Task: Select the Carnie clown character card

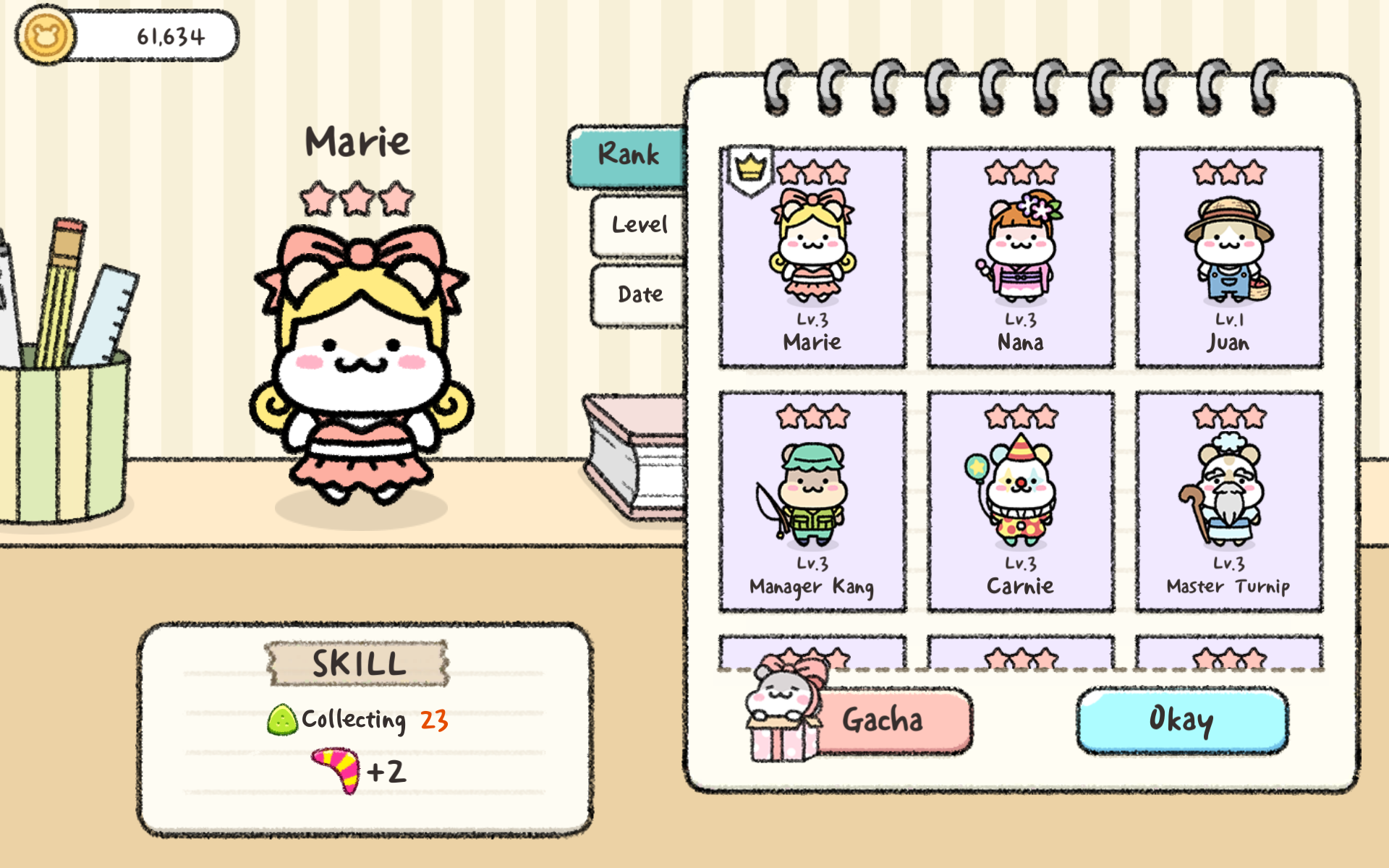Action: click(1020, 501)
